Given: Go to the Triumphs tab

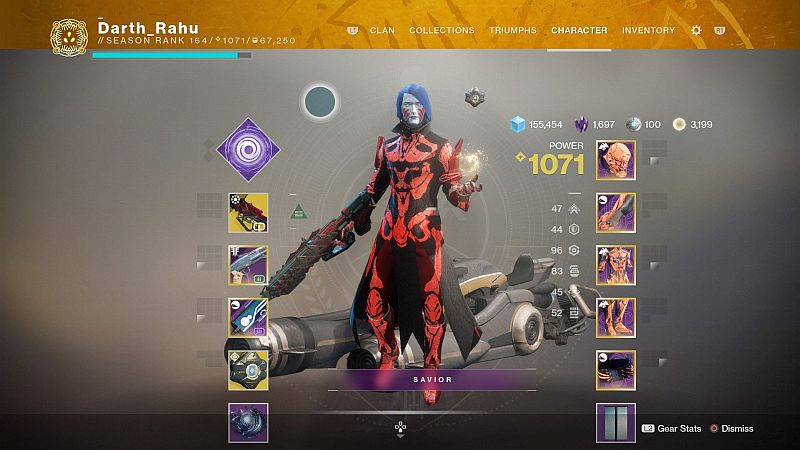Looking at the screenshot, I should pos(513,30).
